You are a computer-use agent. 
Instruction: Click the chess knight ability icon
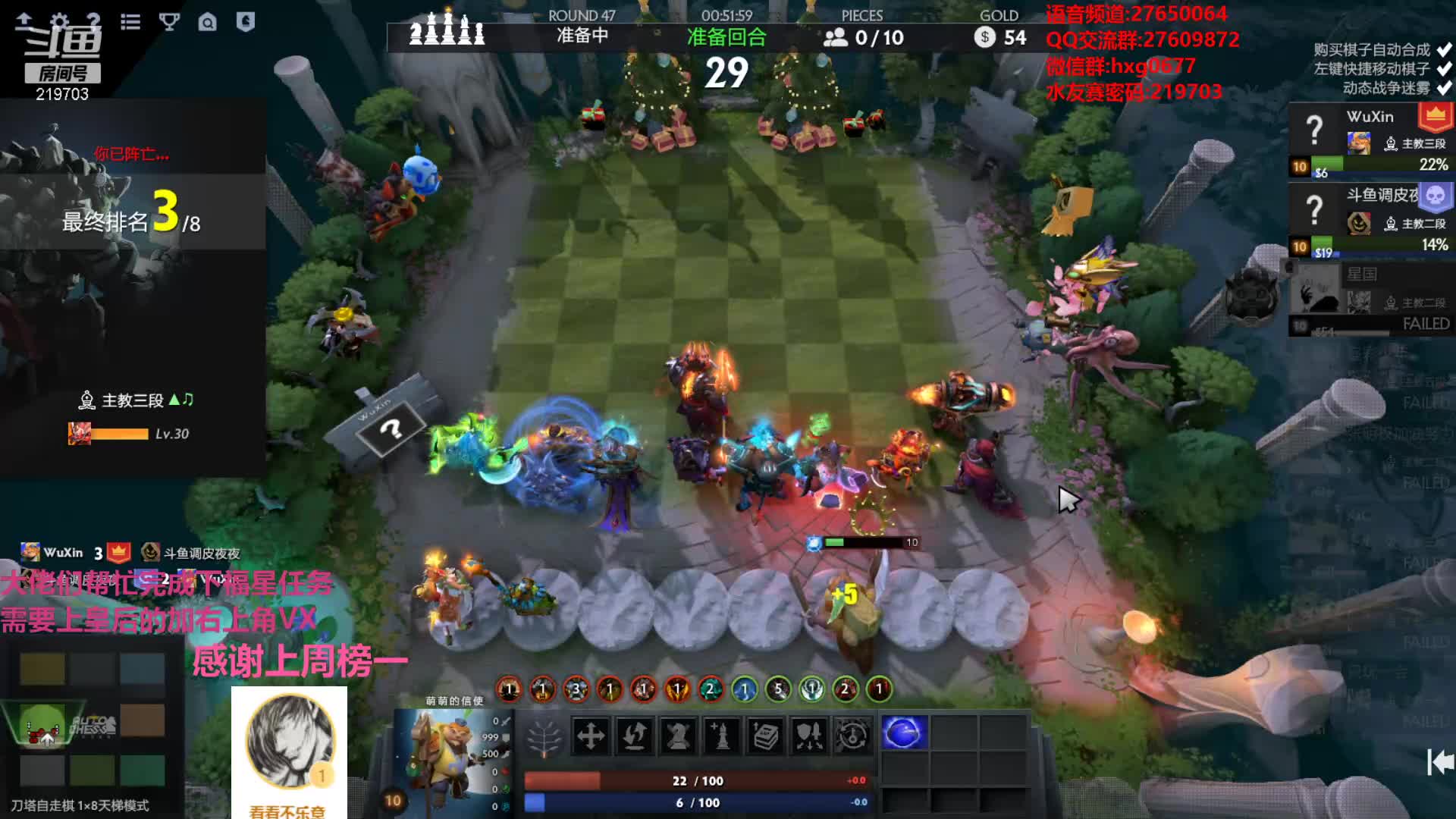pos(678,735)
